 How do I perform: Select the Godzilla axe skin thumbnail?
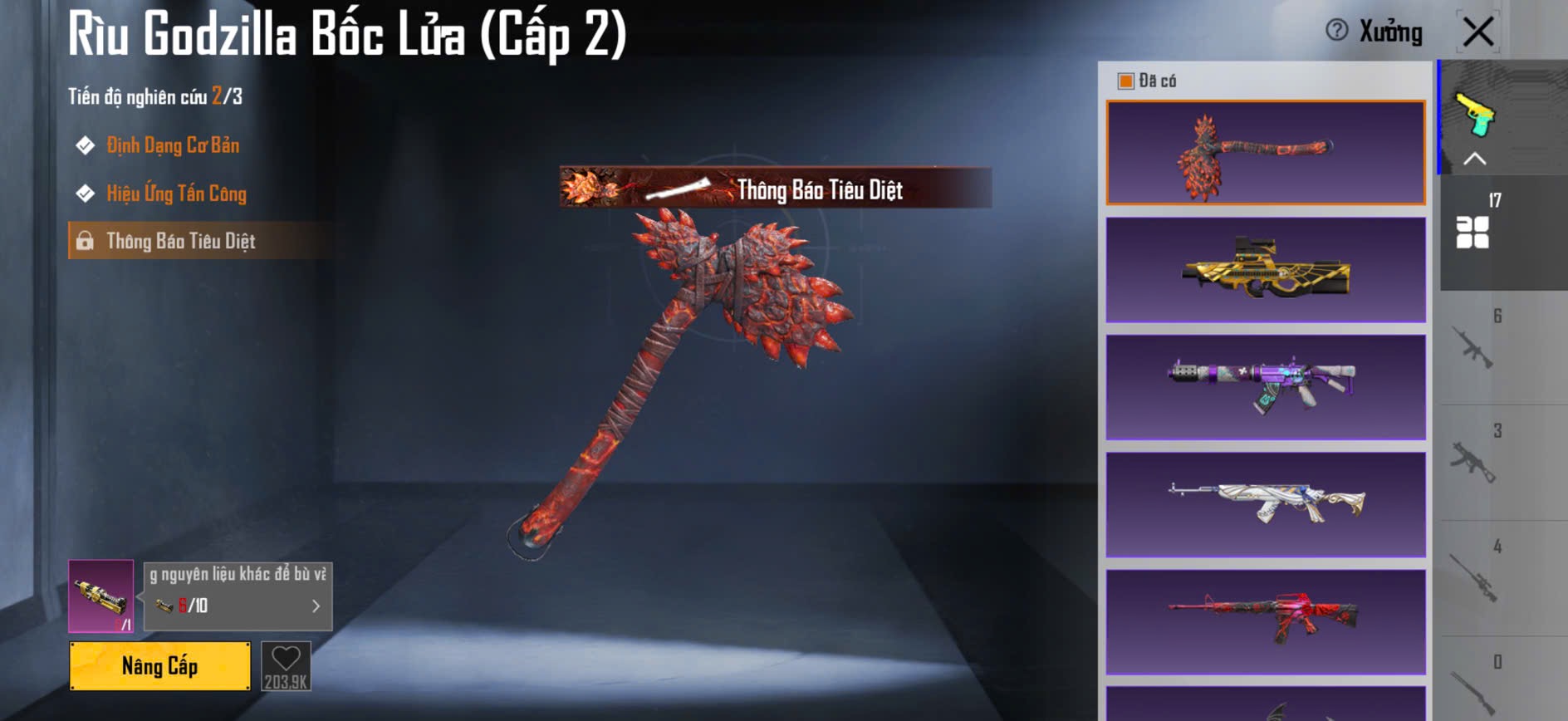pos(1265,153)
